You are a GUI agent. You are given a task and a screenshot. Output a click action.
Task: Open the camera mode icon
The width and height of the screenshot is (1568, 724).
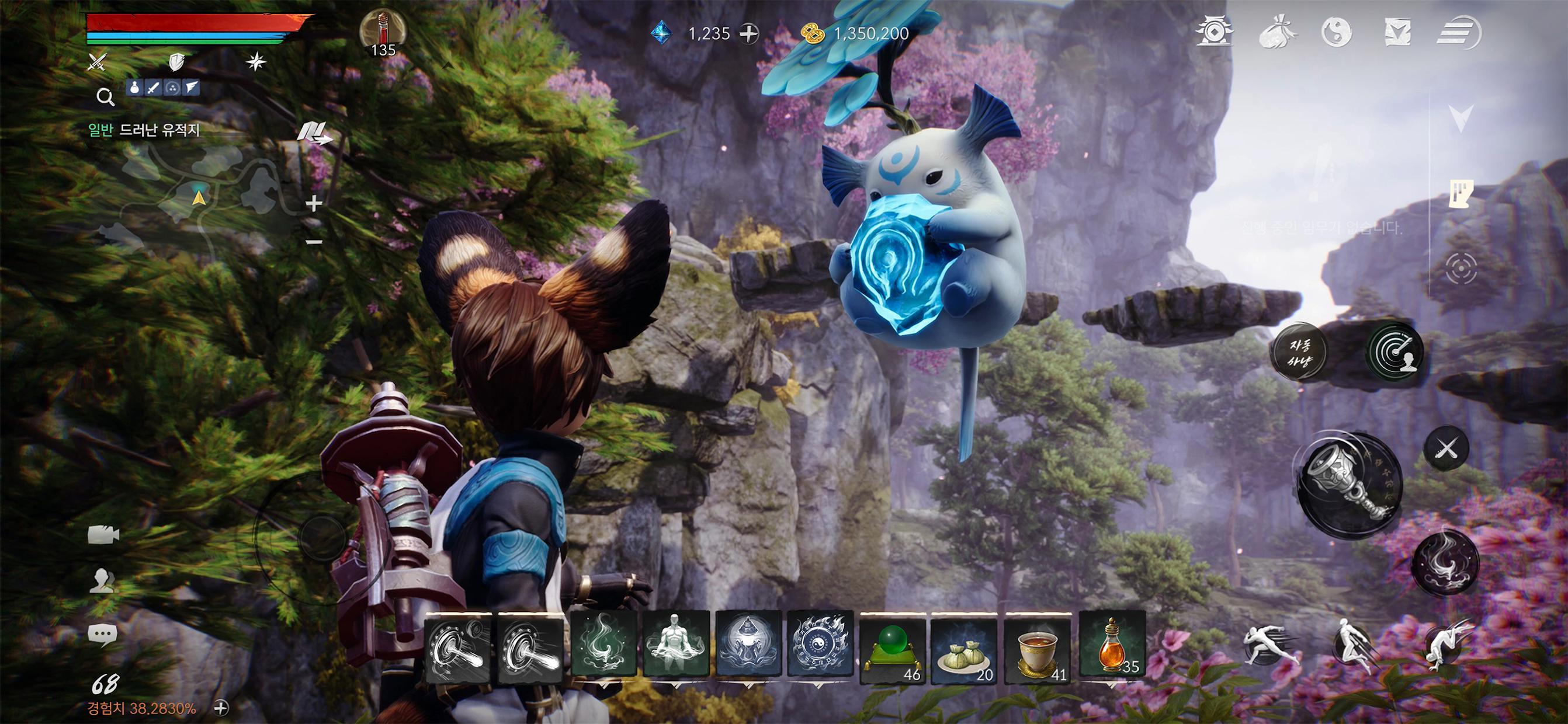click(x=103, y=535)
